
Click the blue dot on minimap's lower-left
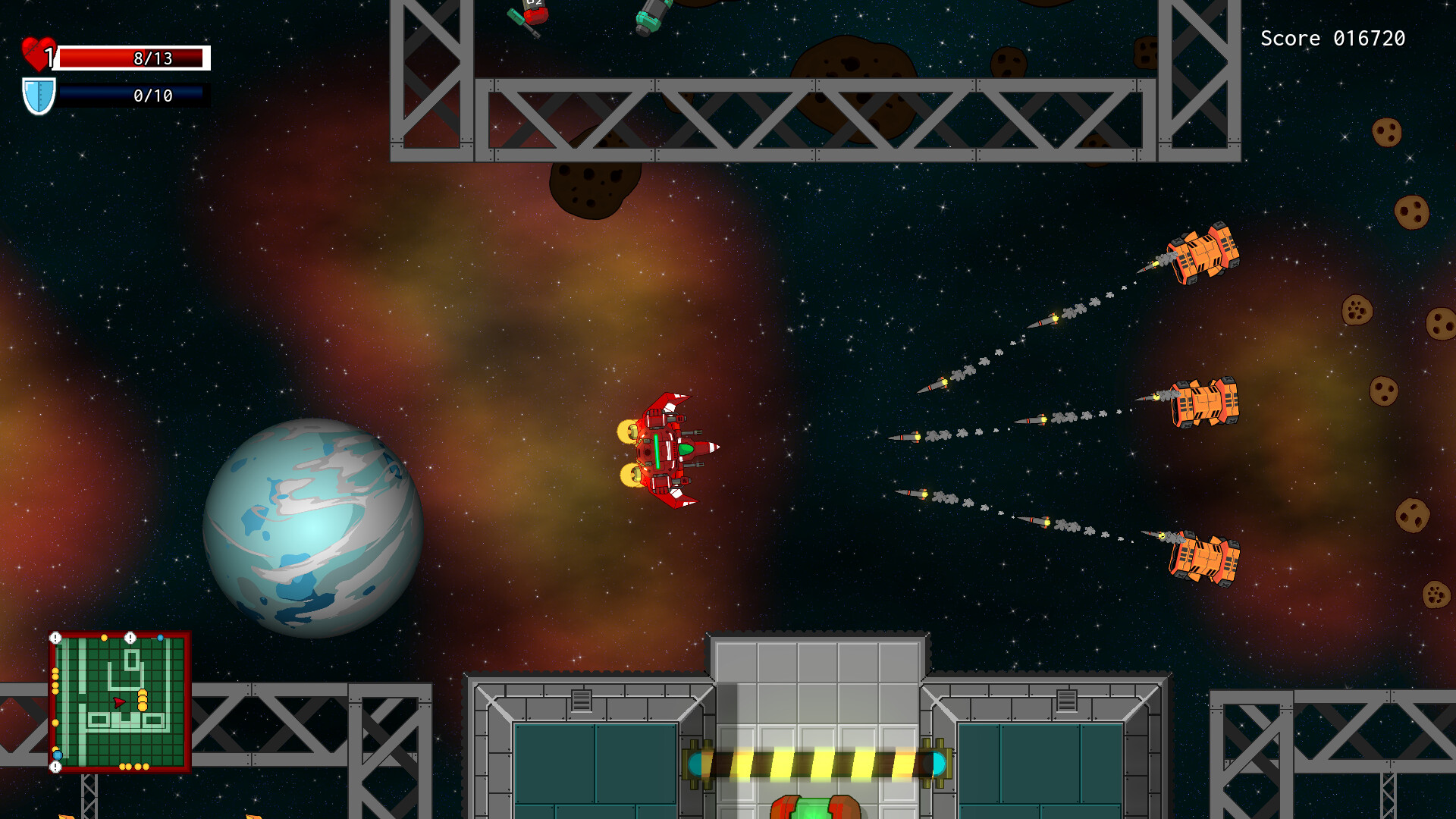point(57,755)
